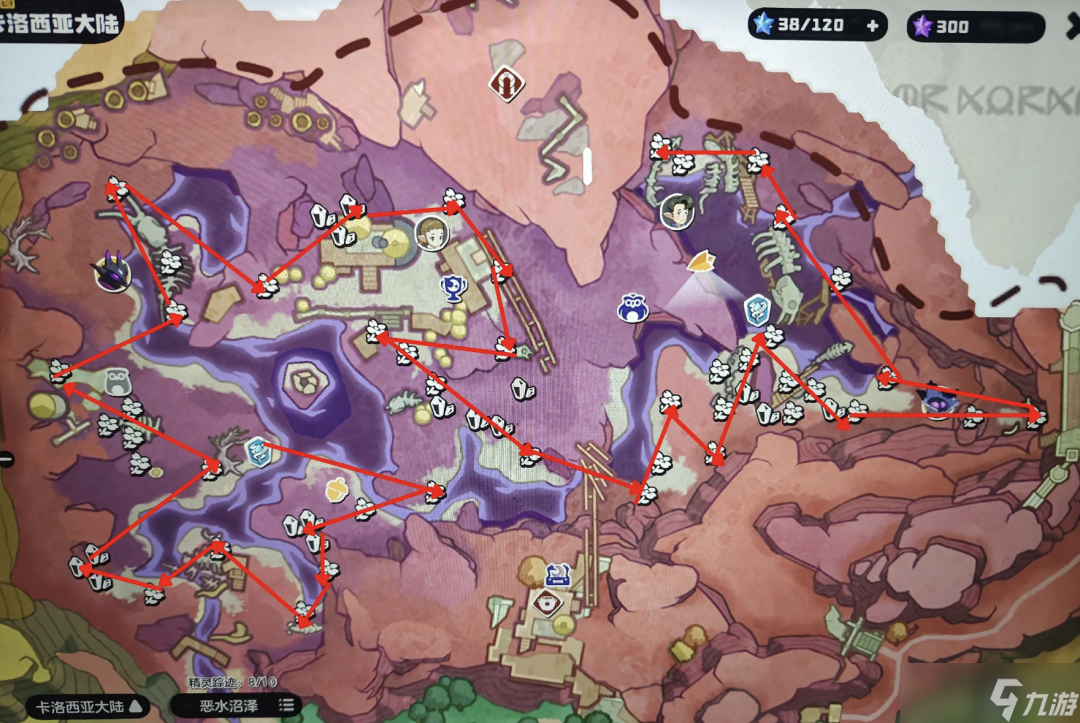1080x723 pixels.
Task: Select the orange acorn map marker
Action: point(337,489)
